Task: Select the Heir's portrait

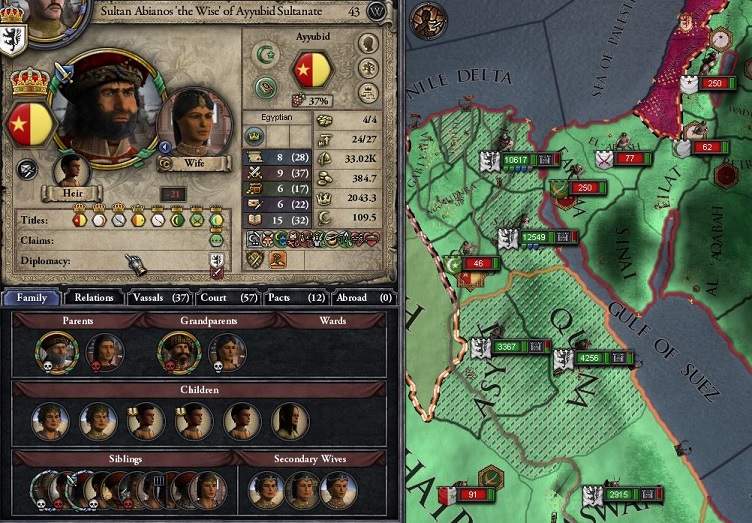Action: [71, 169]
